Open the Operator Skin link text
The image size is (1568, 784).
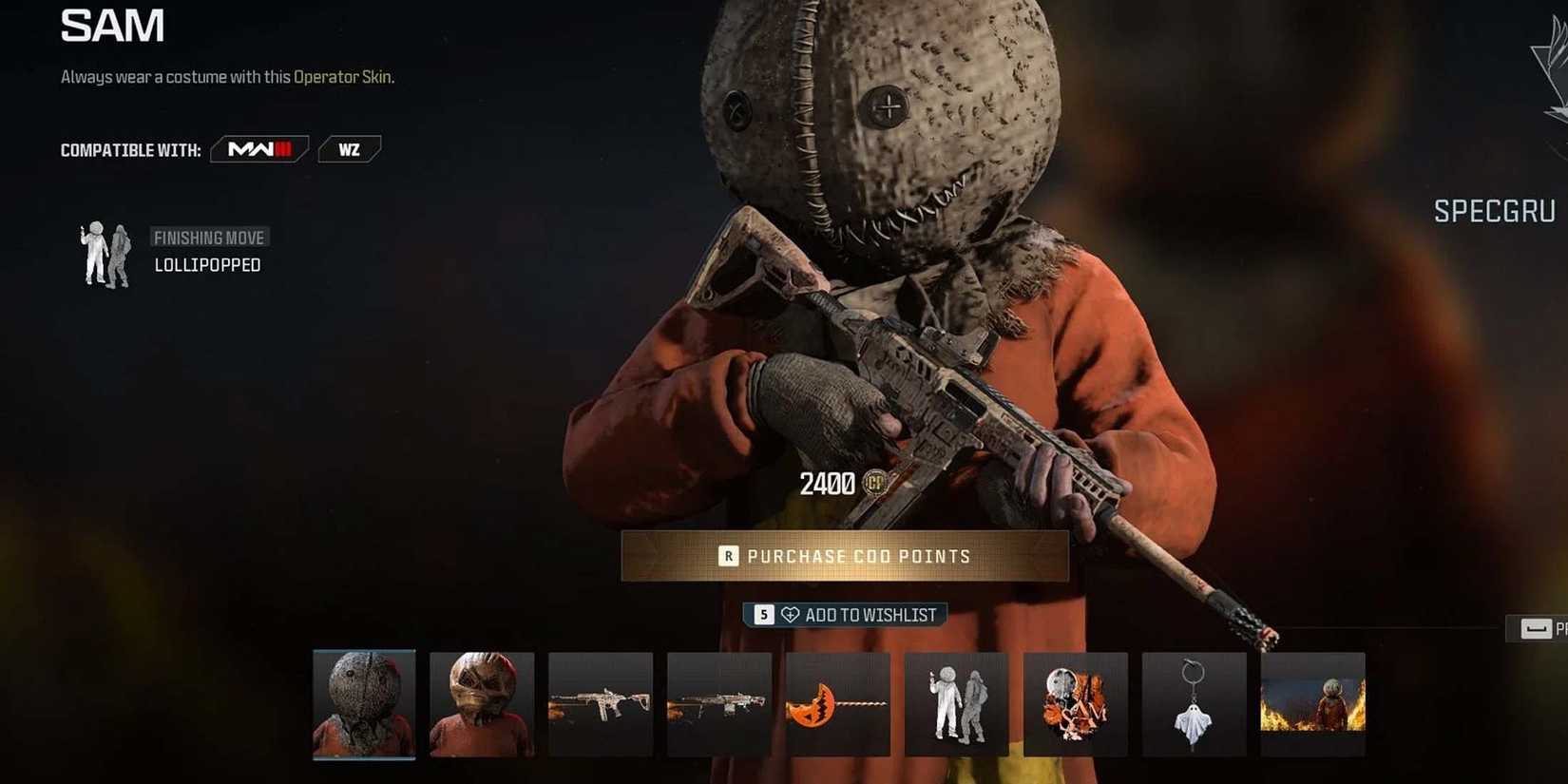click(x=344, y=76)
